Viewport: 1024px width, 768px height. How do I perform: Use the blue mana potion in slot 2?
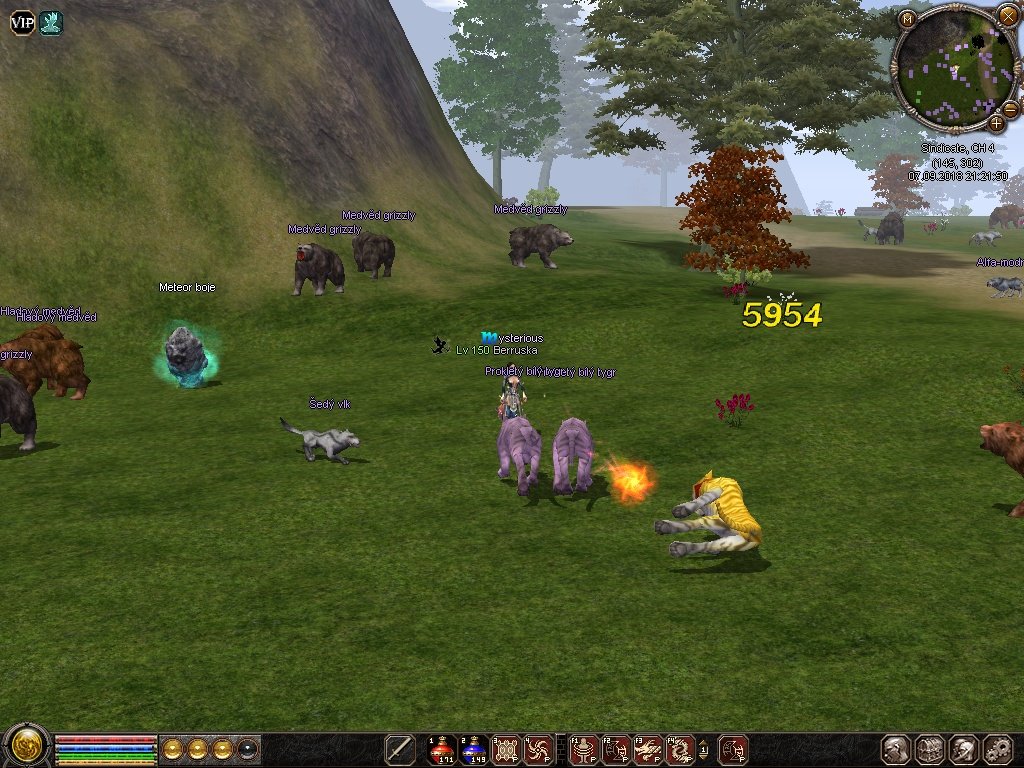(474, 749)
